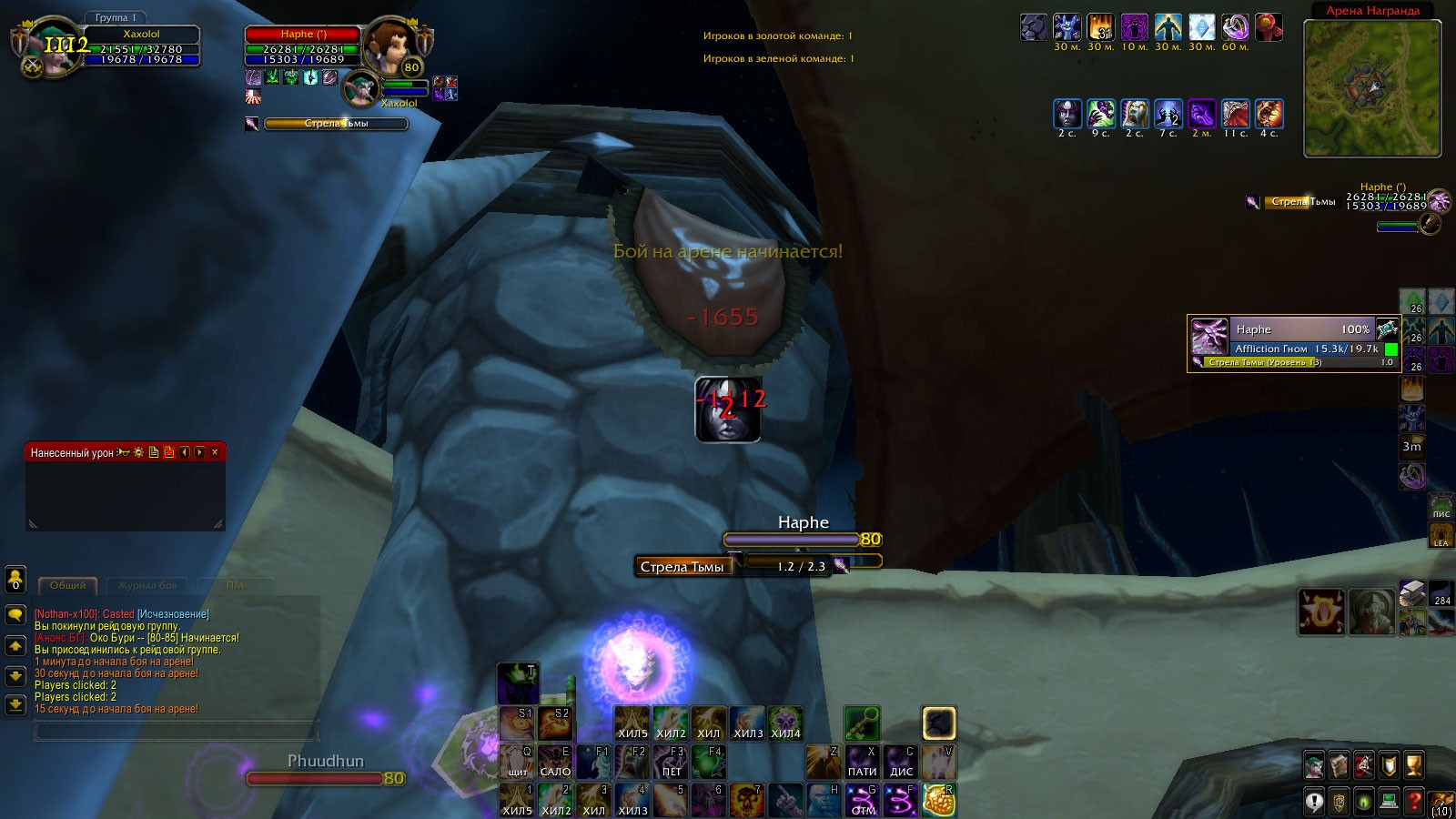
Task: Select the Общий chat tab
Action: click(68, 585)
